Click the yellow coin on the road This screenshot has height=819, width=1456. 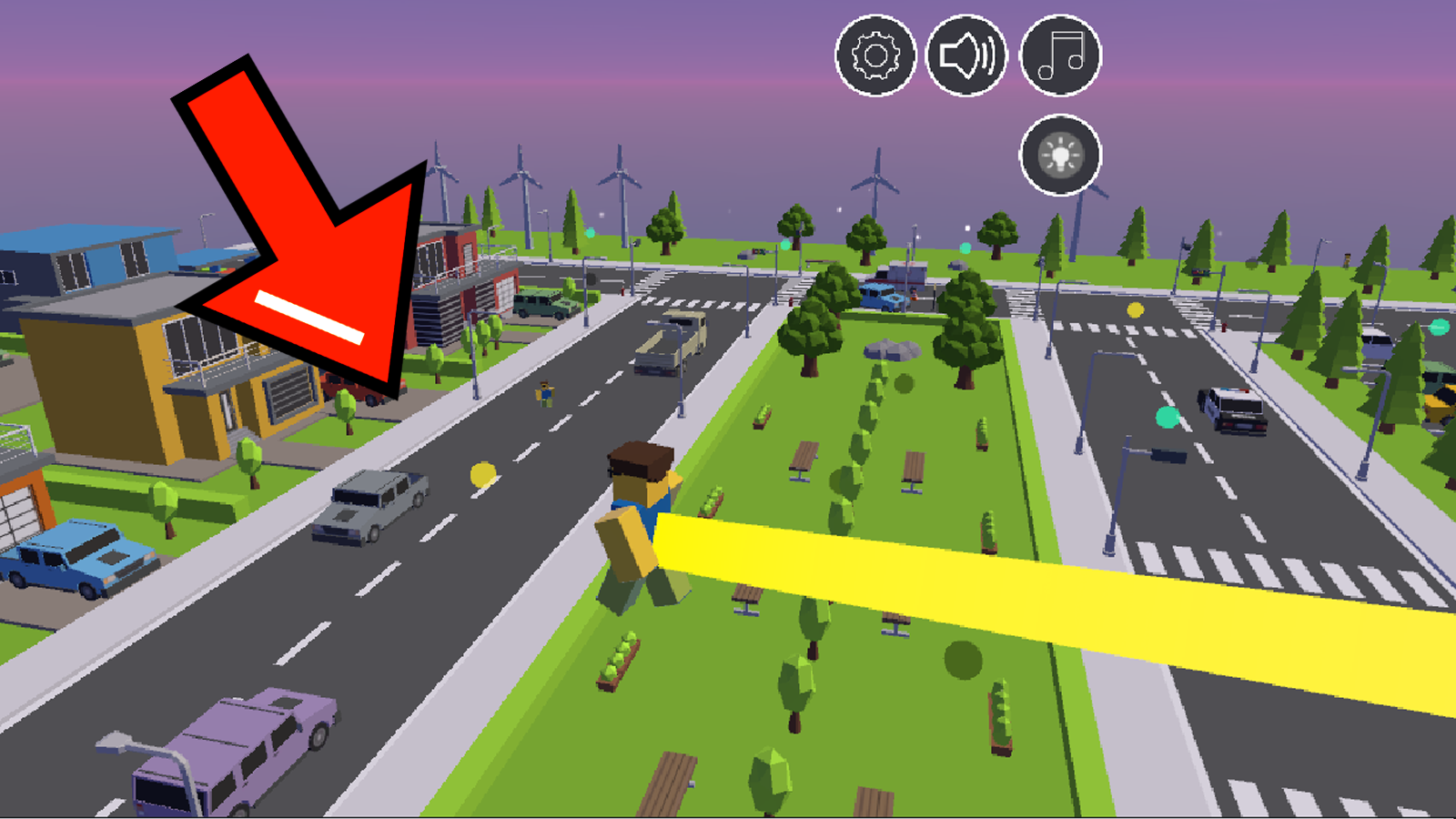[x=482, y=472]
